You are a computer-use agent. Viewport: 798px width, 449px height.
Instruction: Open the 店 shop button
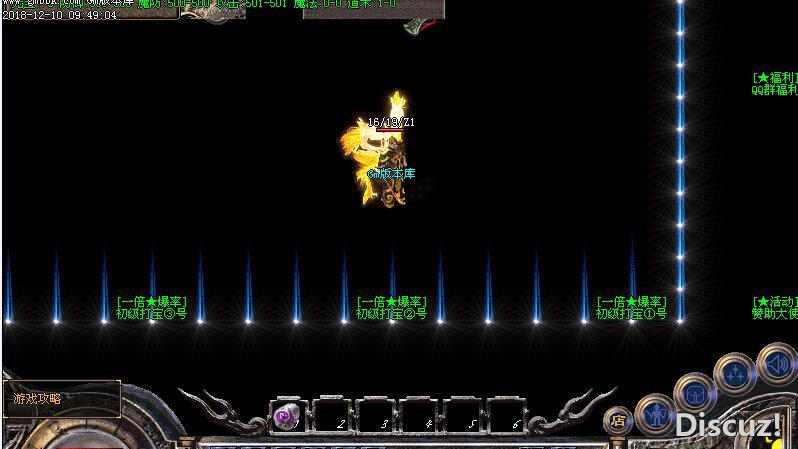click(618, 421)
